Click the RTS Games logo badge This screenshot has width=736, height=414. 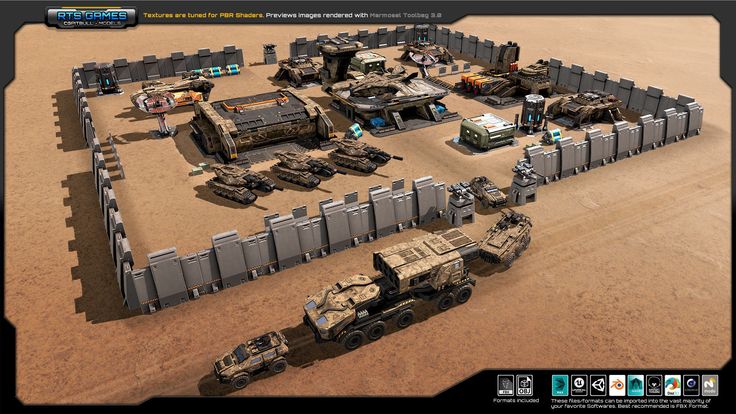point(91,17)
